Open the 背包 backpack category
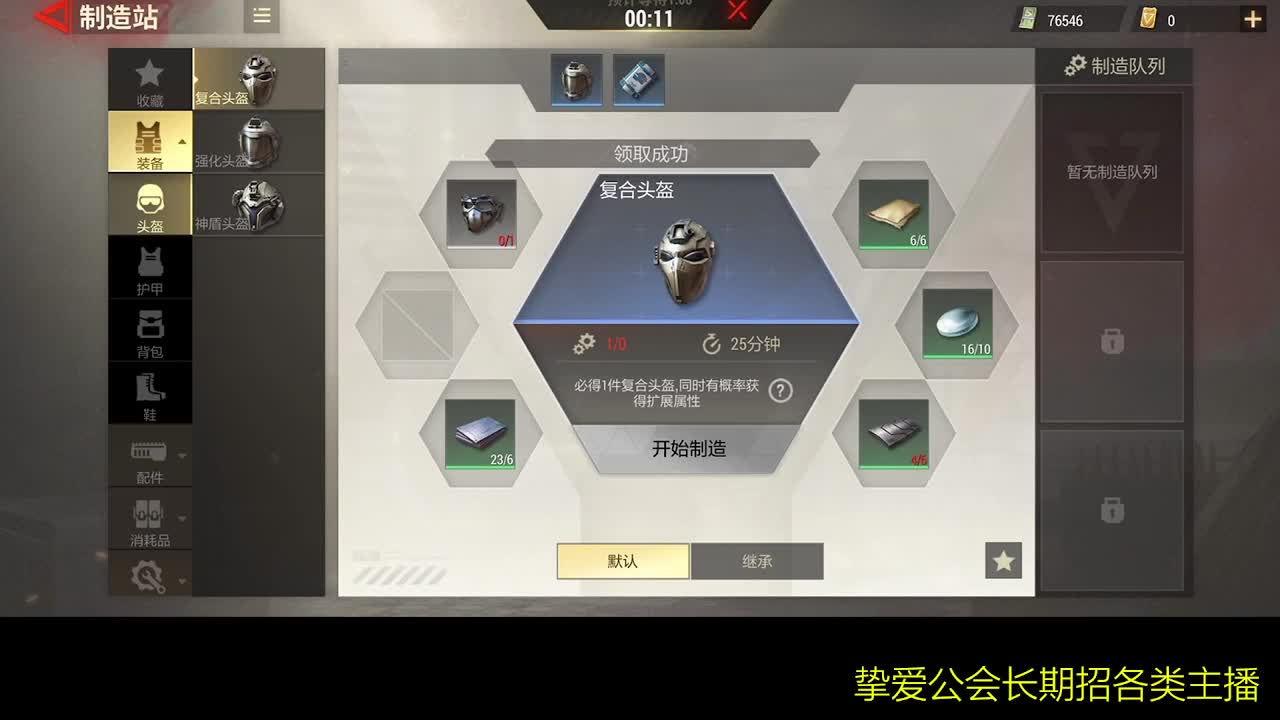Screen dimensions: 1280x720 coord(149,330)
